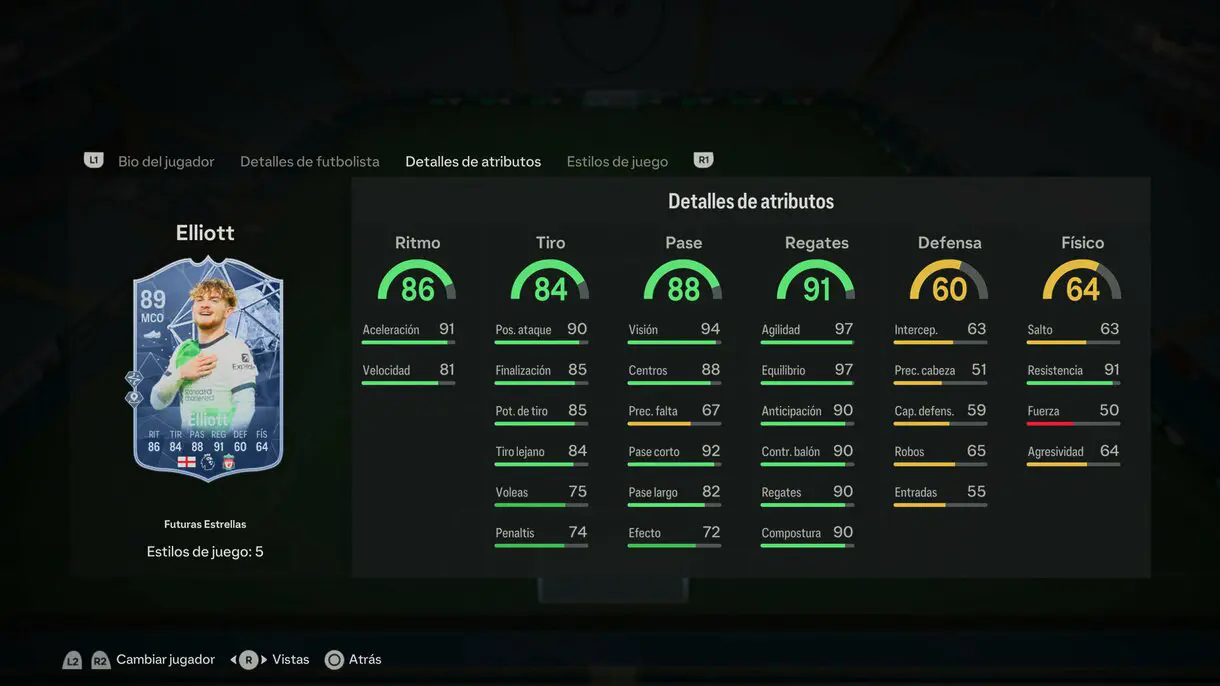Viewport: 1220px width, 686px height.
Task: Show the Estilos de juego tab
Action: click(x=617, y=161)
